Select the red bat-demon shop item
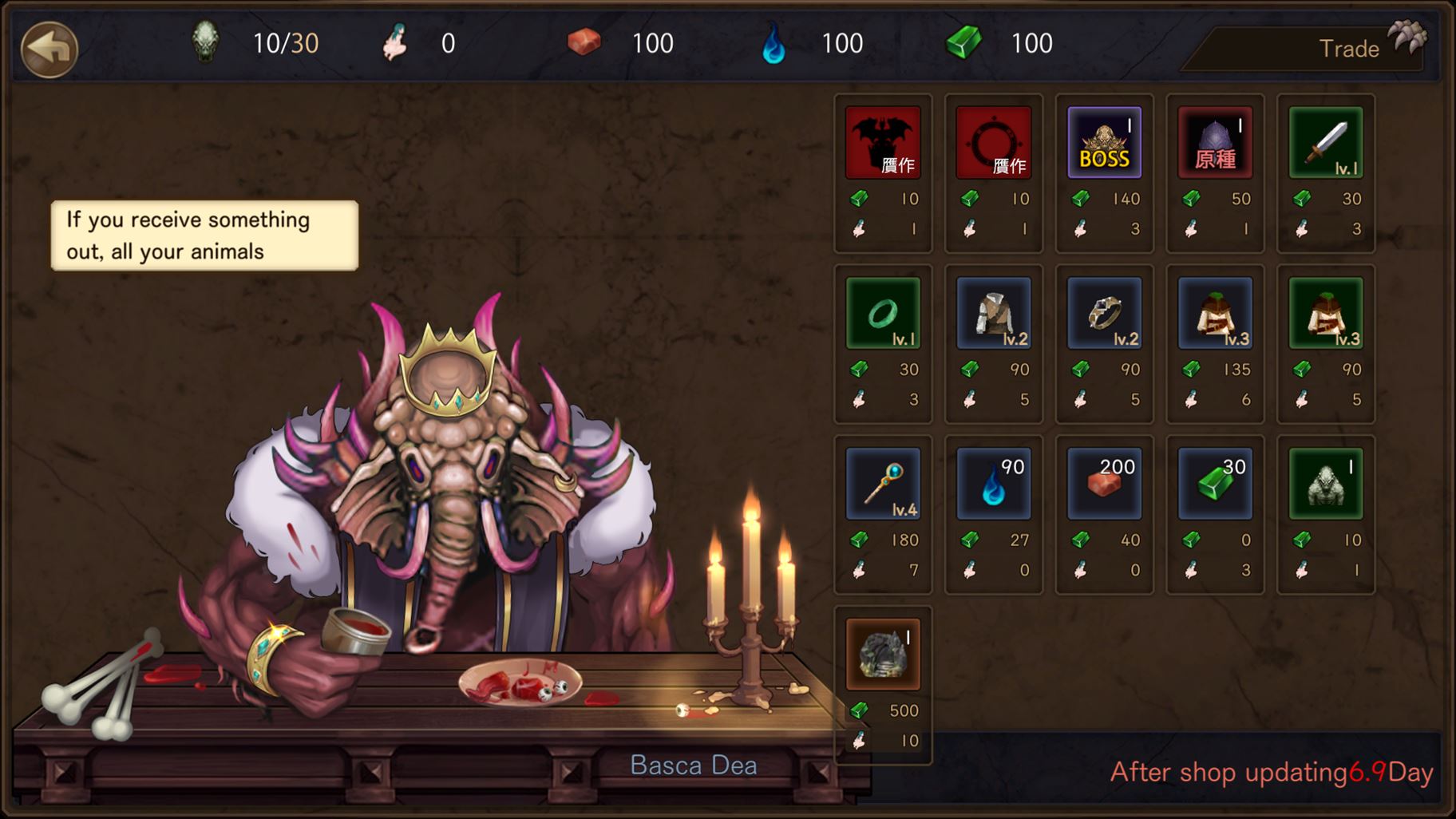 pos(883,142)
